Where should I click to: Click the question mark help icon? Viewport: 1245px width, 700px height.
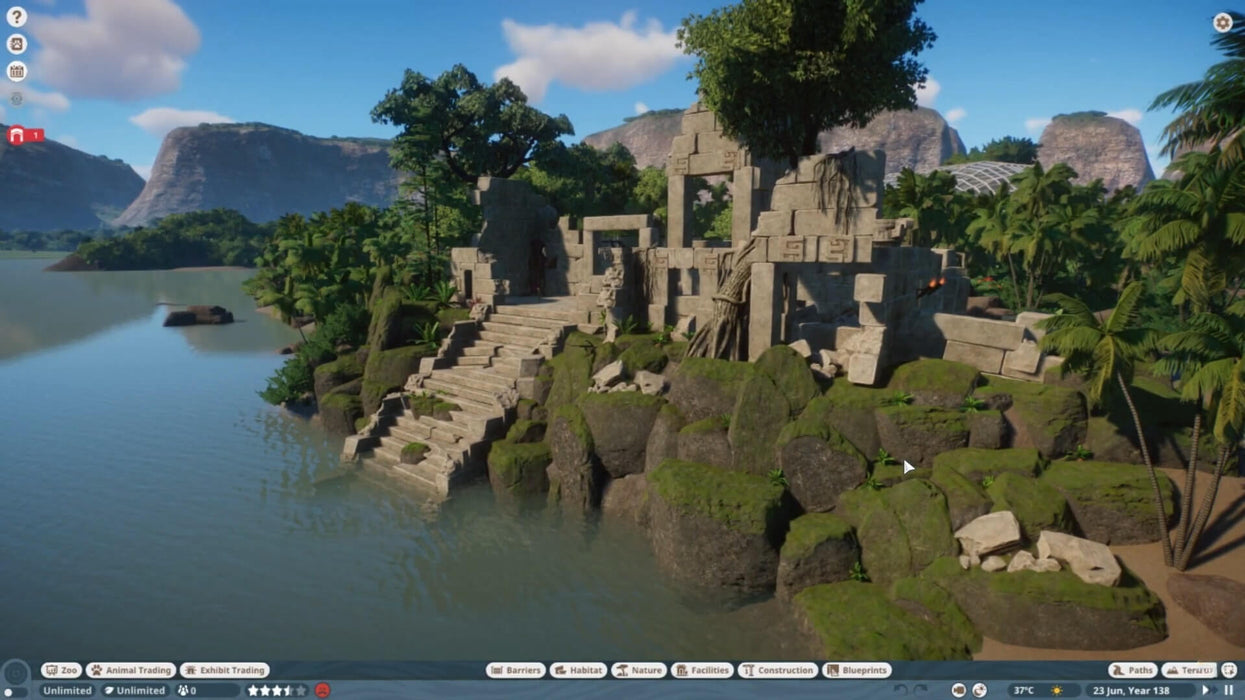click(16, 17)
